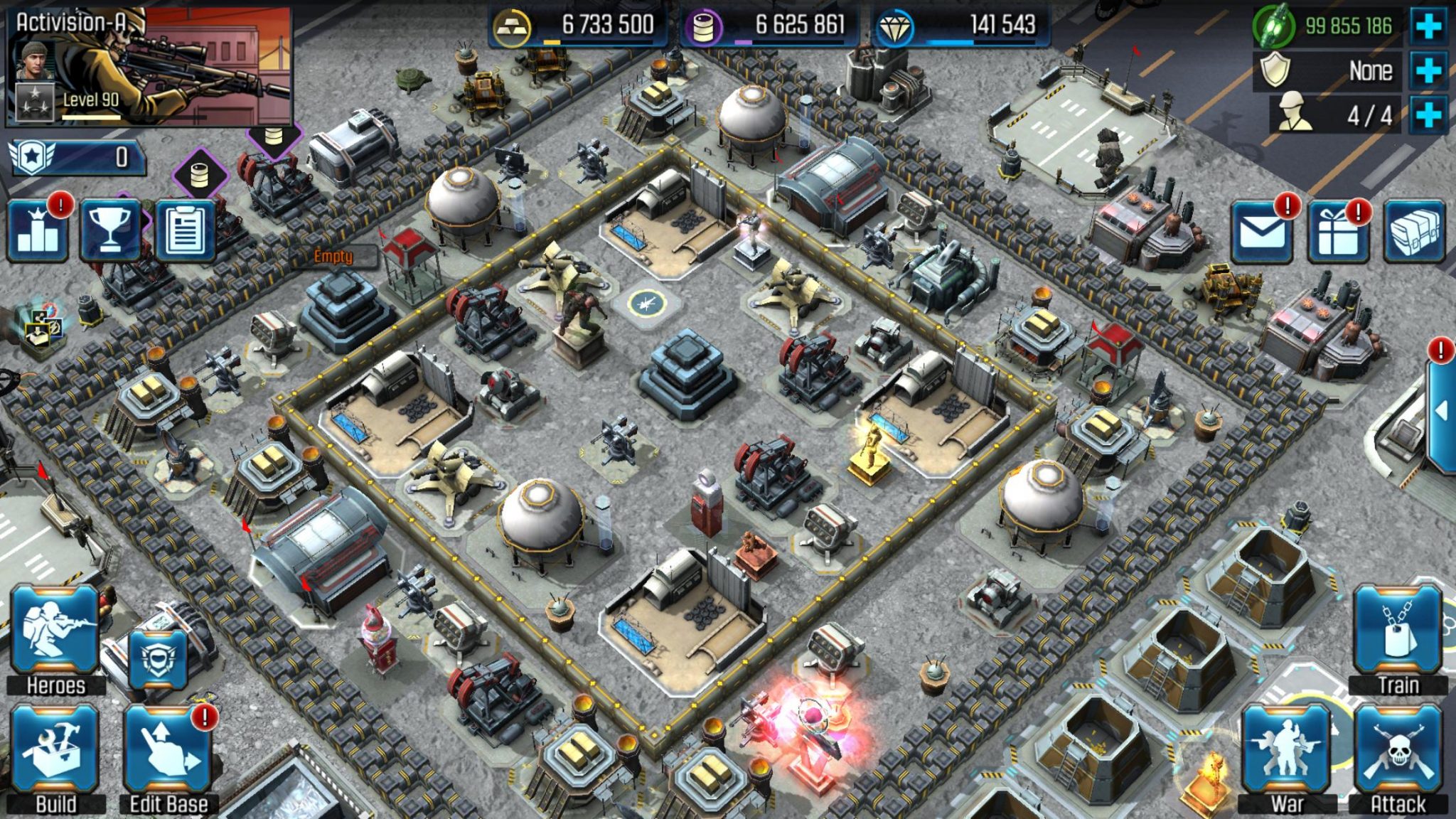The image size is (1456, 819).
Task: View the clipboard missions list
Action: 185,232
